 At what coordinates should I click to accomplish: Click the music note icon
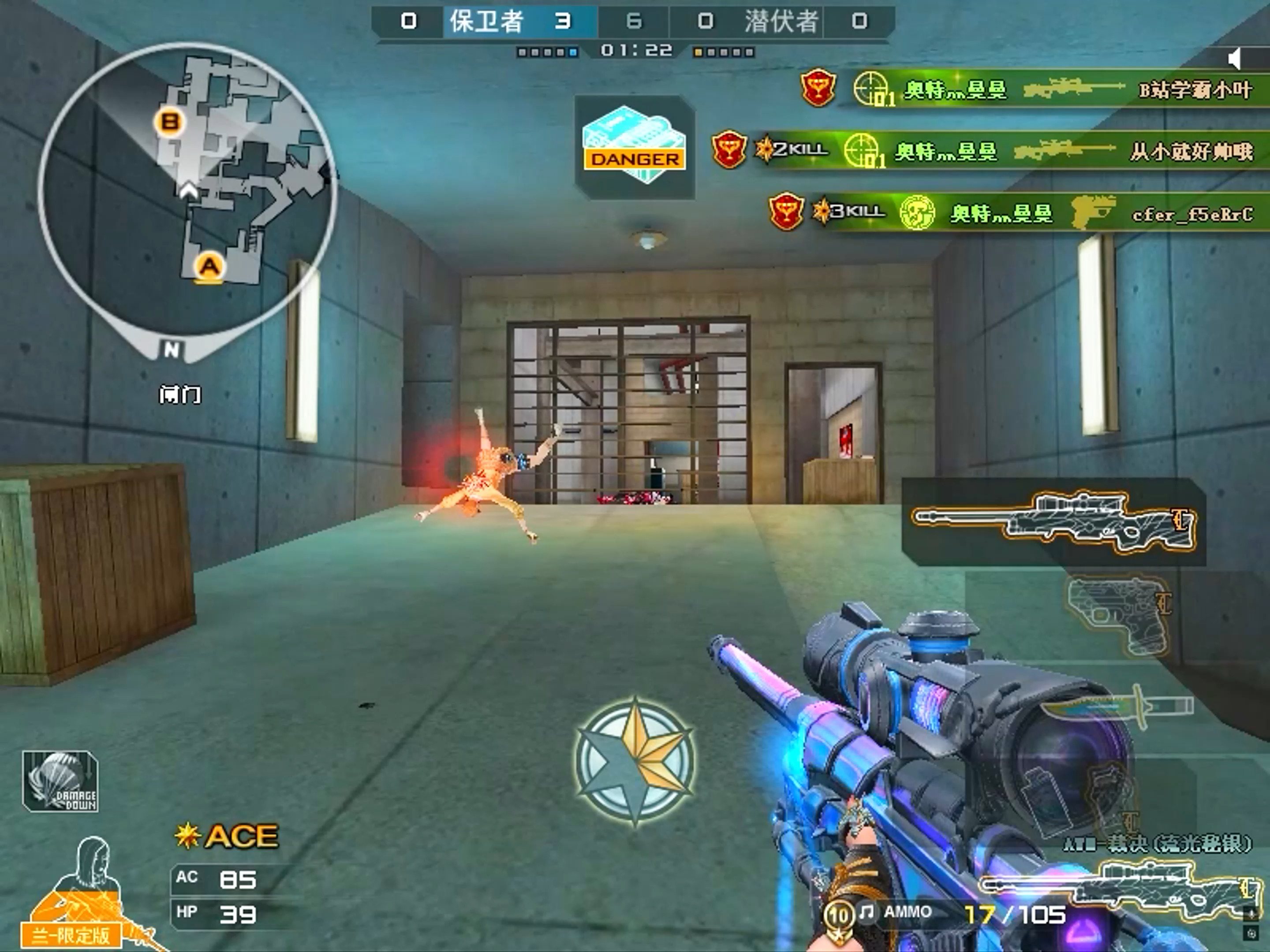click(x=867, y=911)
